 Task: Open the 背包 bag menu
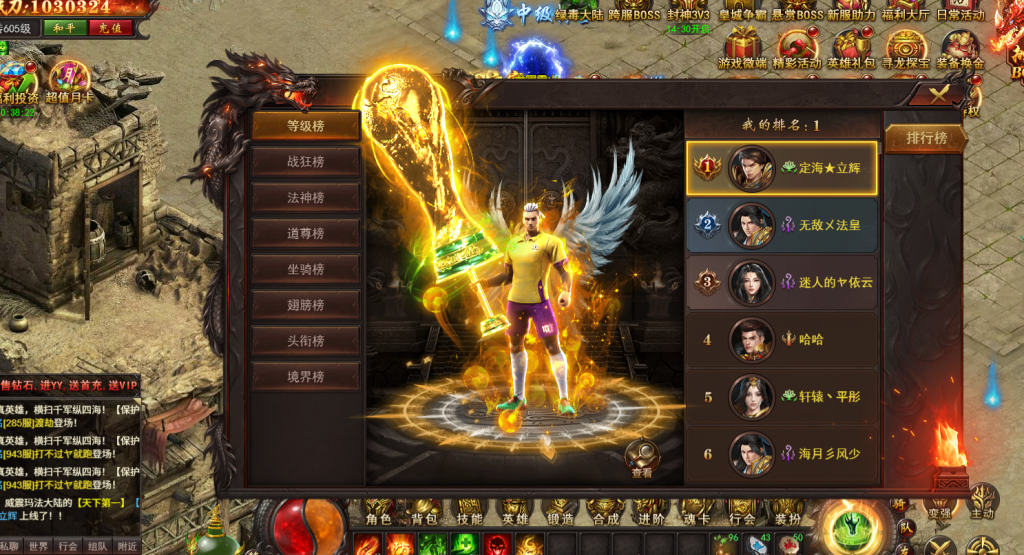[423, 517]
